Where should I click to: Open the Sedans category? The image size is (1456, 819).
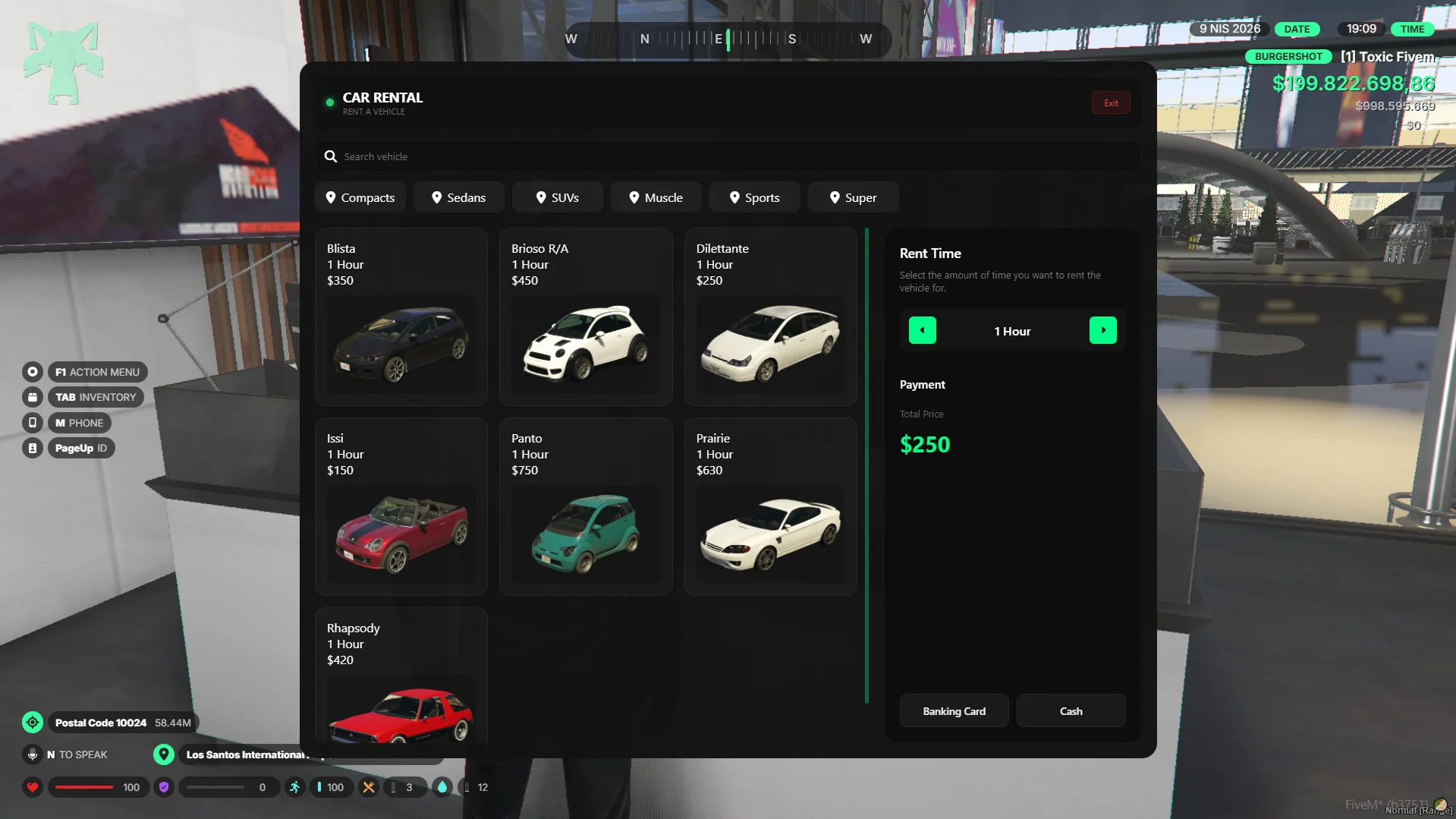[459, 197]
